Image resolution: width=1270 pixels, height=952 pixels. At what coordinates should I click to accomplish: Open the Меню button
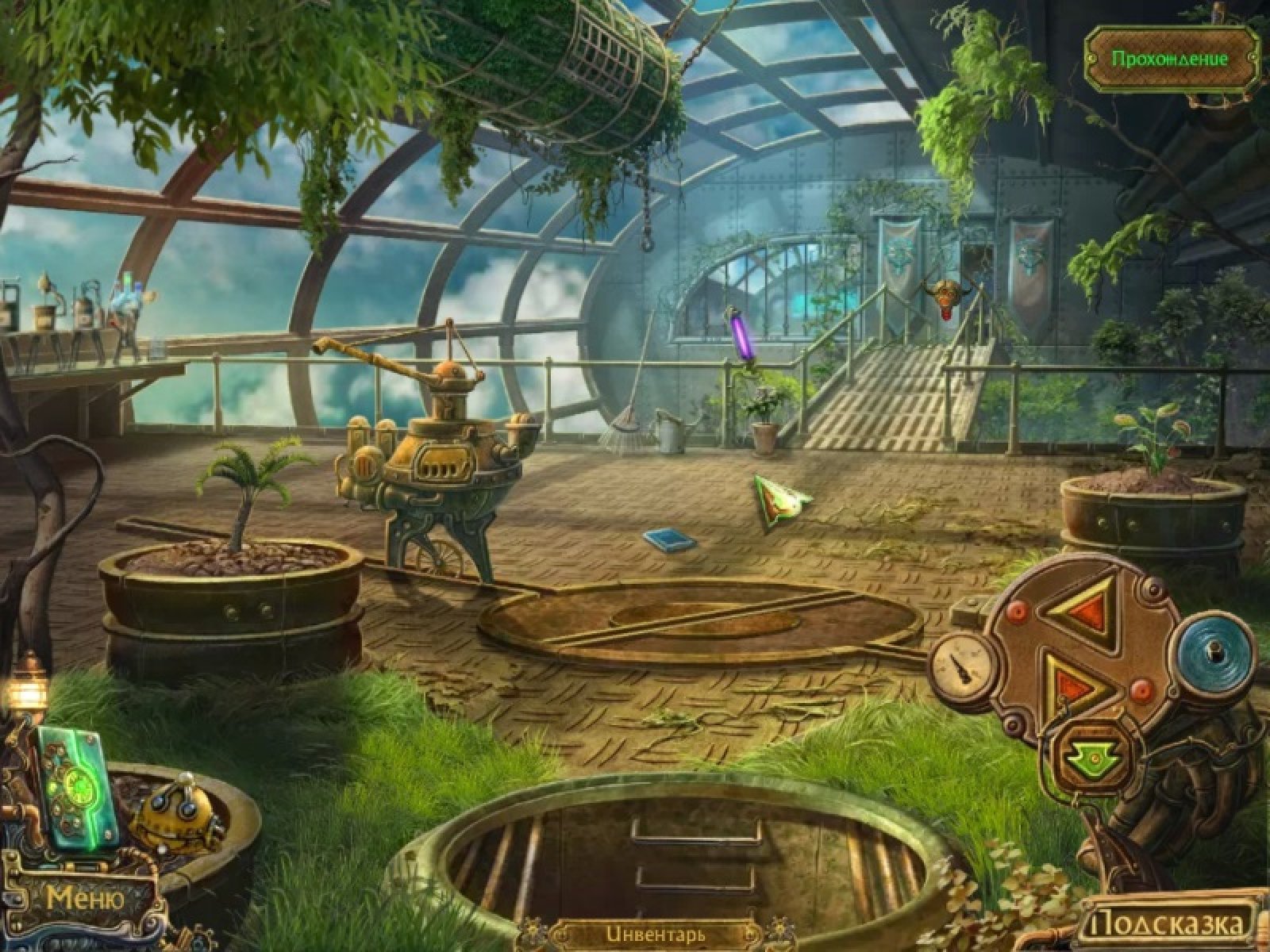point(85,899)
